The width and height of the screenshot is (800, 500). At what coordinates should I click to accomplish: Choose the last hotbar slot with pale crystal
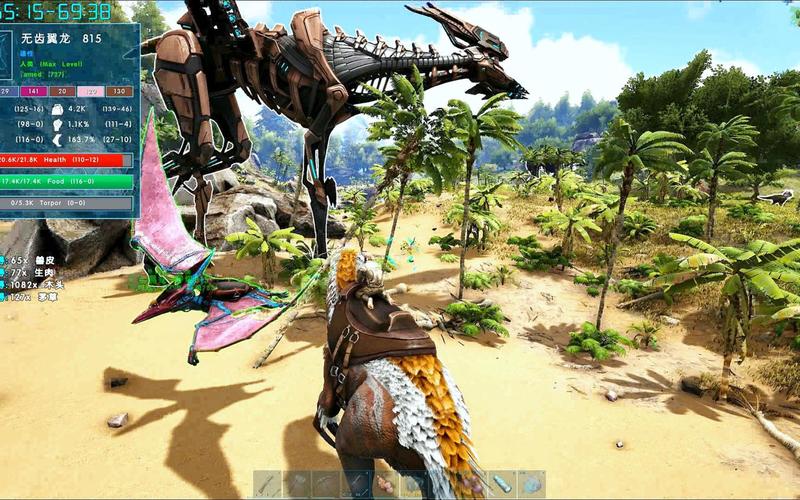531,485
